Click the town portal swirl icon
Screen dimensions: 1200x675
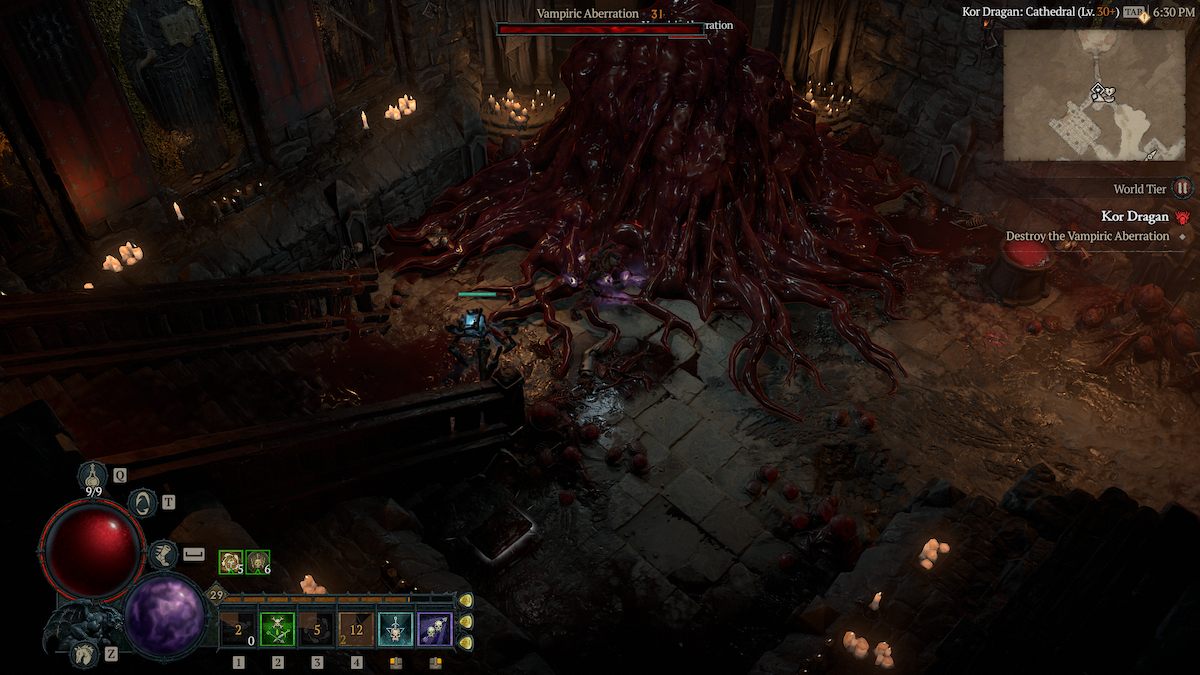pyautogui.click(x=144, y=503)
